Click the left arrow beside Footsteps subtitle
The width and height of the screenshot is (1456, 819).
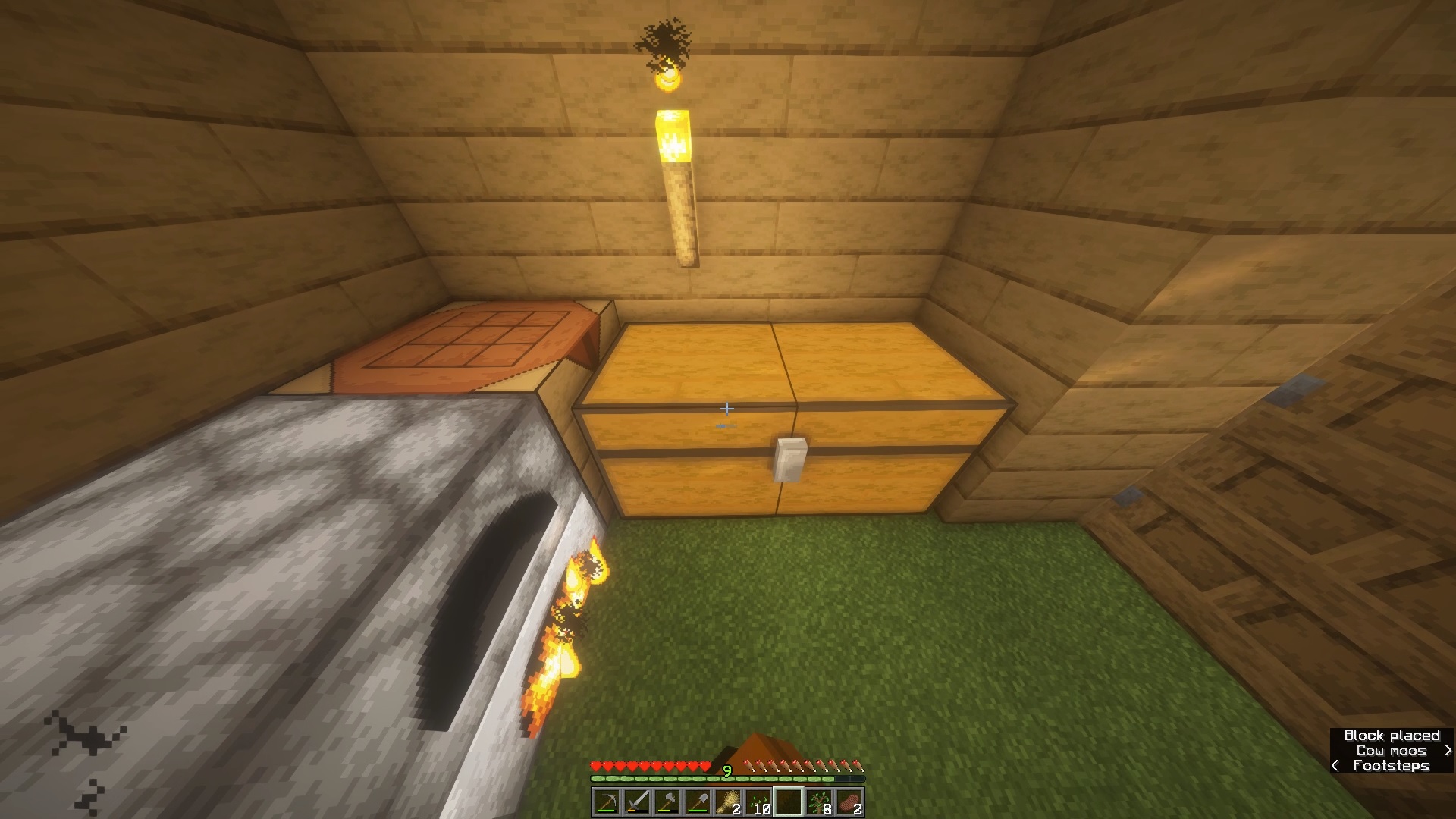[1334, 766]
